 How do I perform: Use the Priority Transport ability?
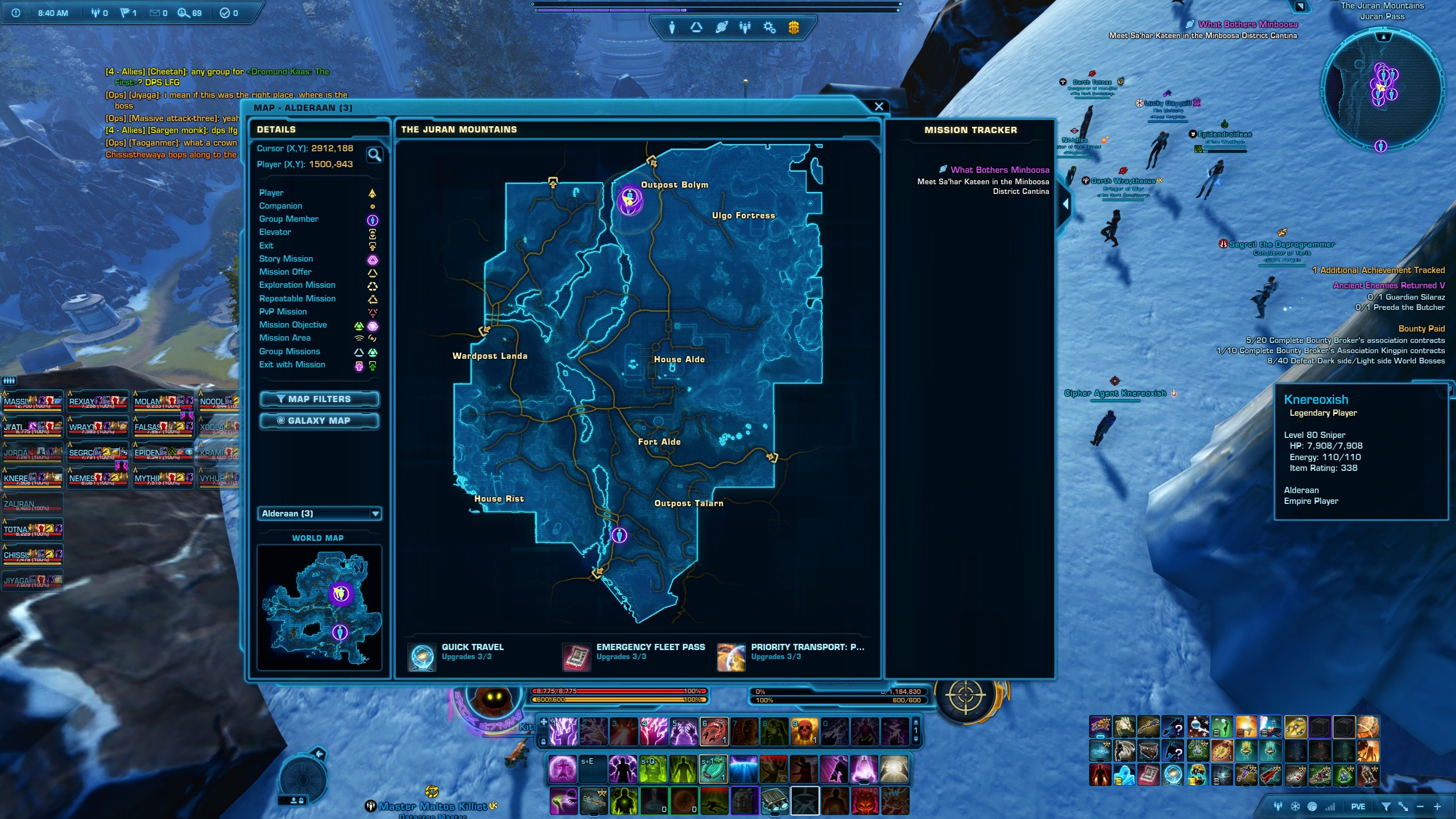coord(731,657)
